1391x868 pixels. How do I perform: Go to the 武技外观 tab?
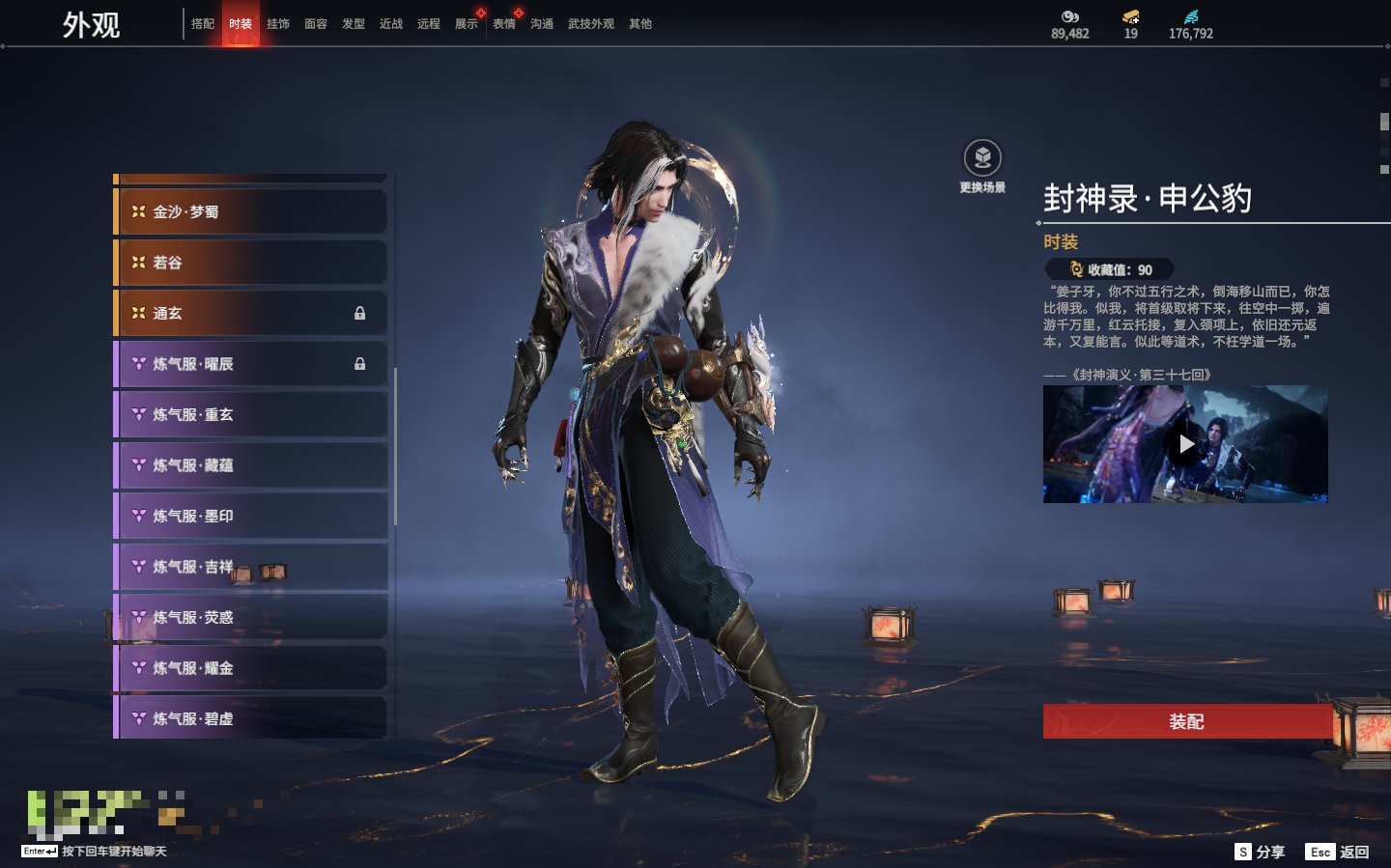(591, 24)
